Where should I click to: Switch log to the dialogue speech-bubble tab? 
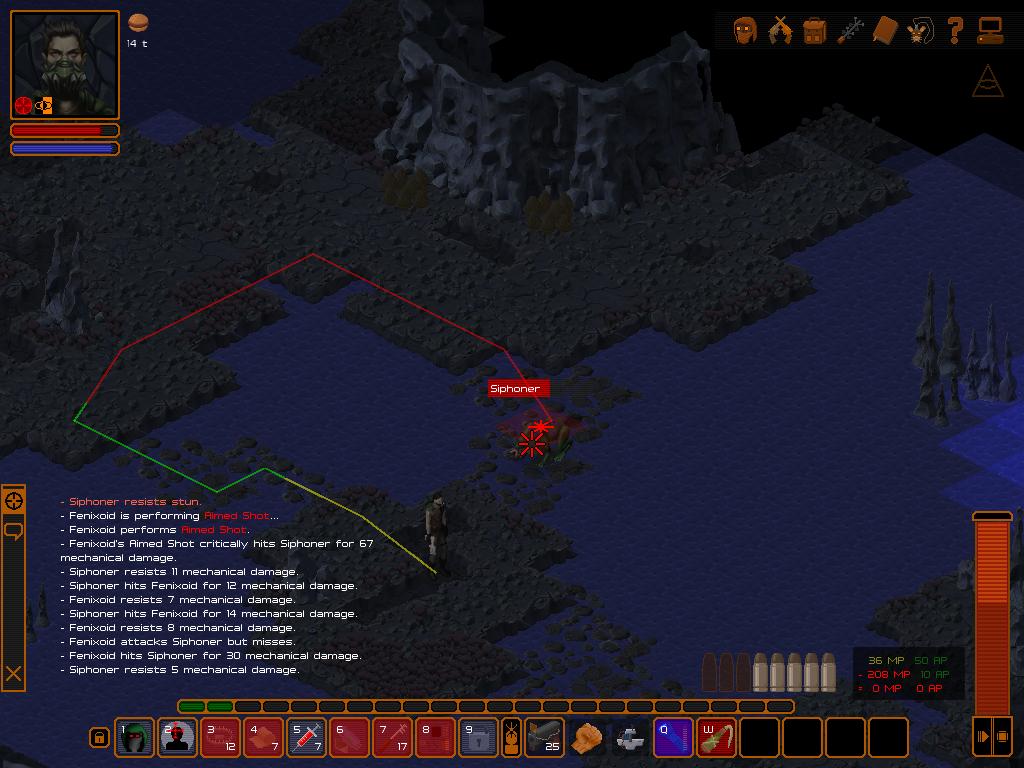pyautogui.click(x=14, y=531)
